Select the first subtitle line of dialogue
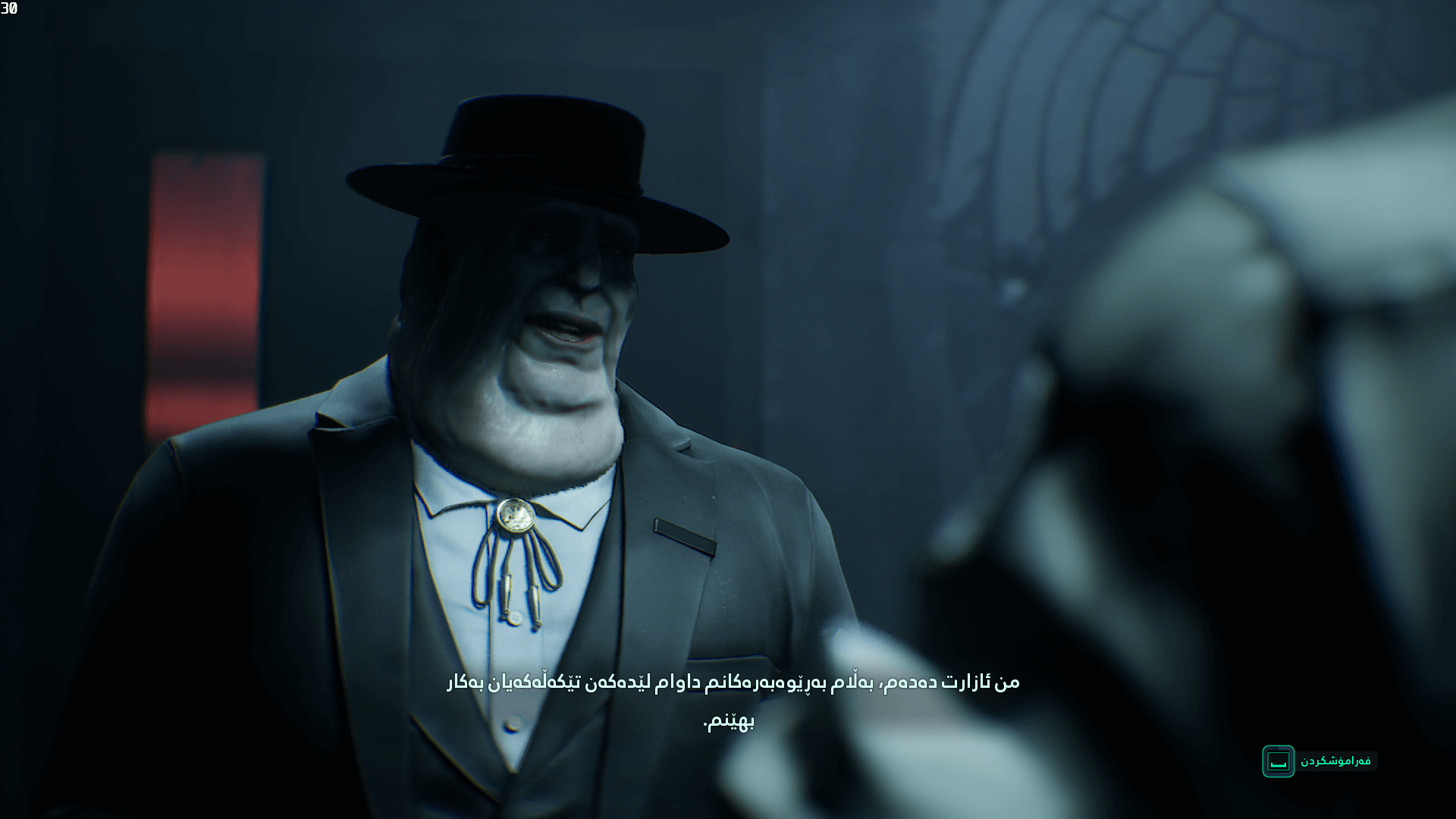The image size is (1456, 819). 732,682
